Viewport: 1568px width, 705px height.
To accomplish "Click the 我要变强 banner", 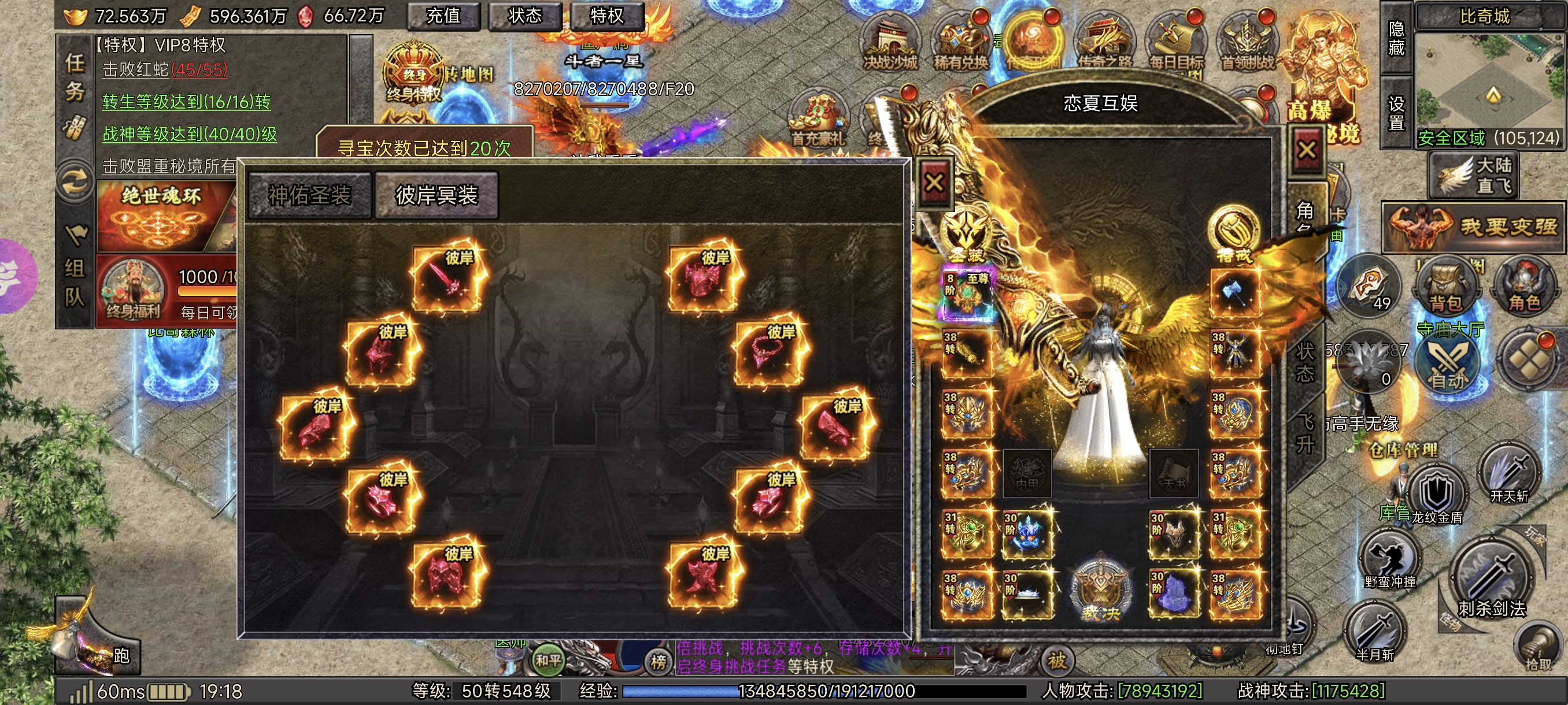I will click(x=1473, y=228).
